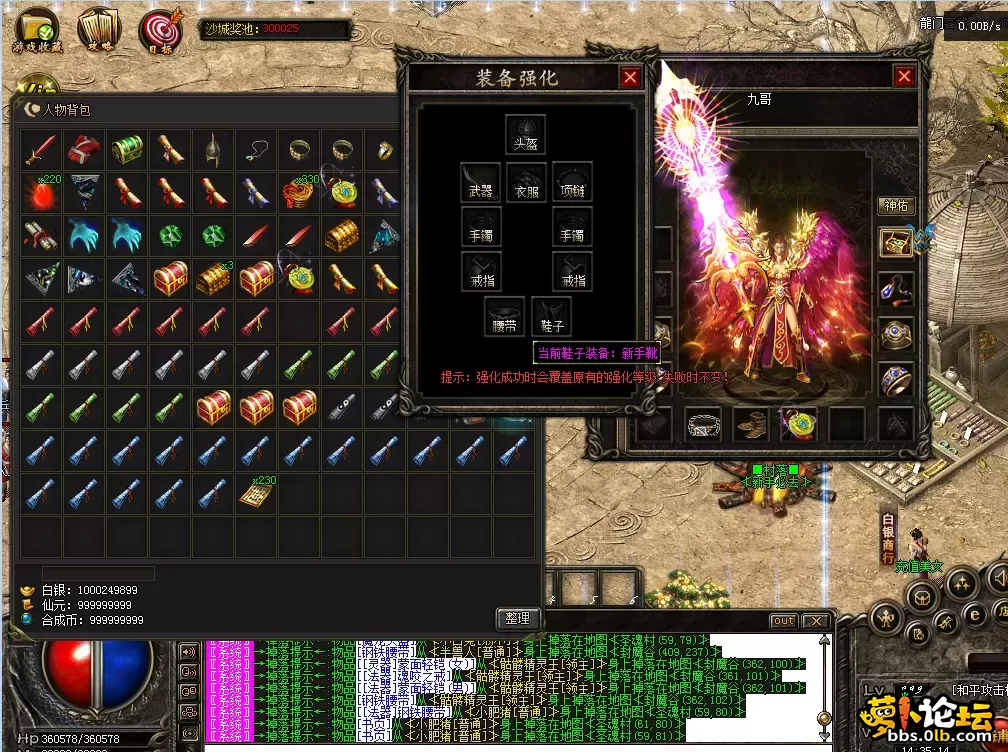Choose the 鞋子 boots enhancement slot
The width and height of the screenshot is (1008, 752).
tap(552, 316)
